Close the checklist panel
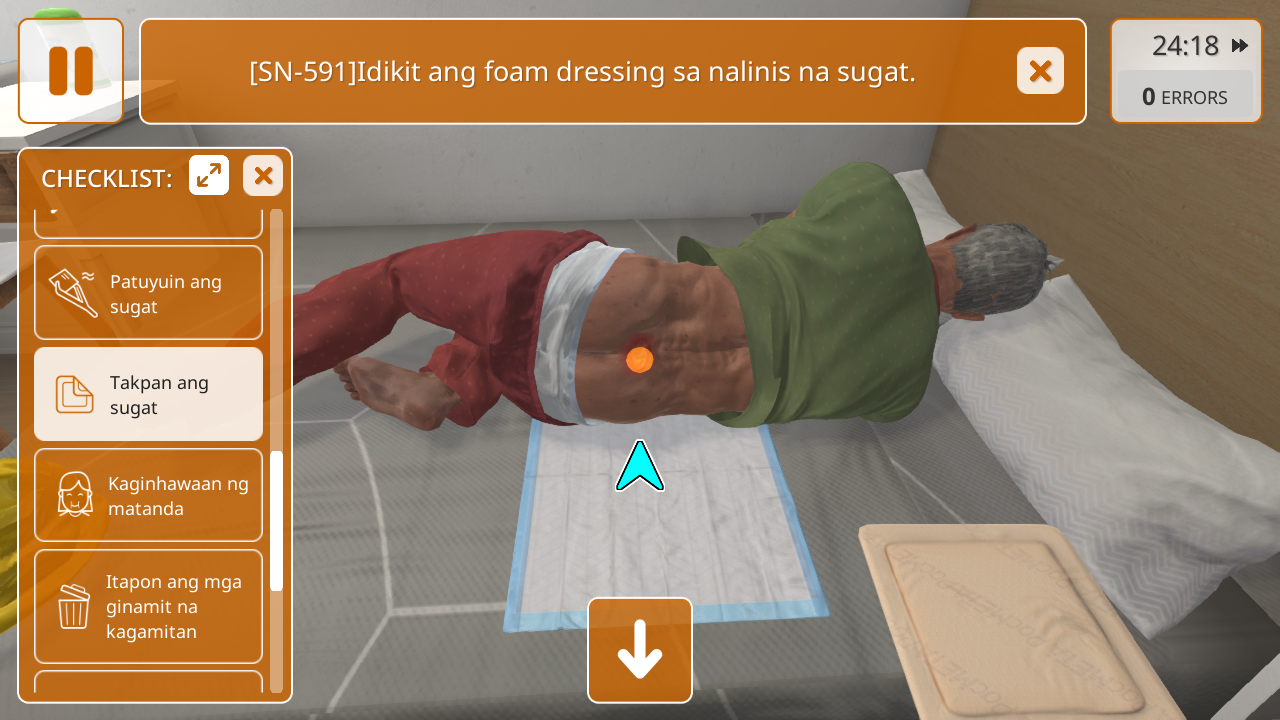 click(x=263, y=176)
